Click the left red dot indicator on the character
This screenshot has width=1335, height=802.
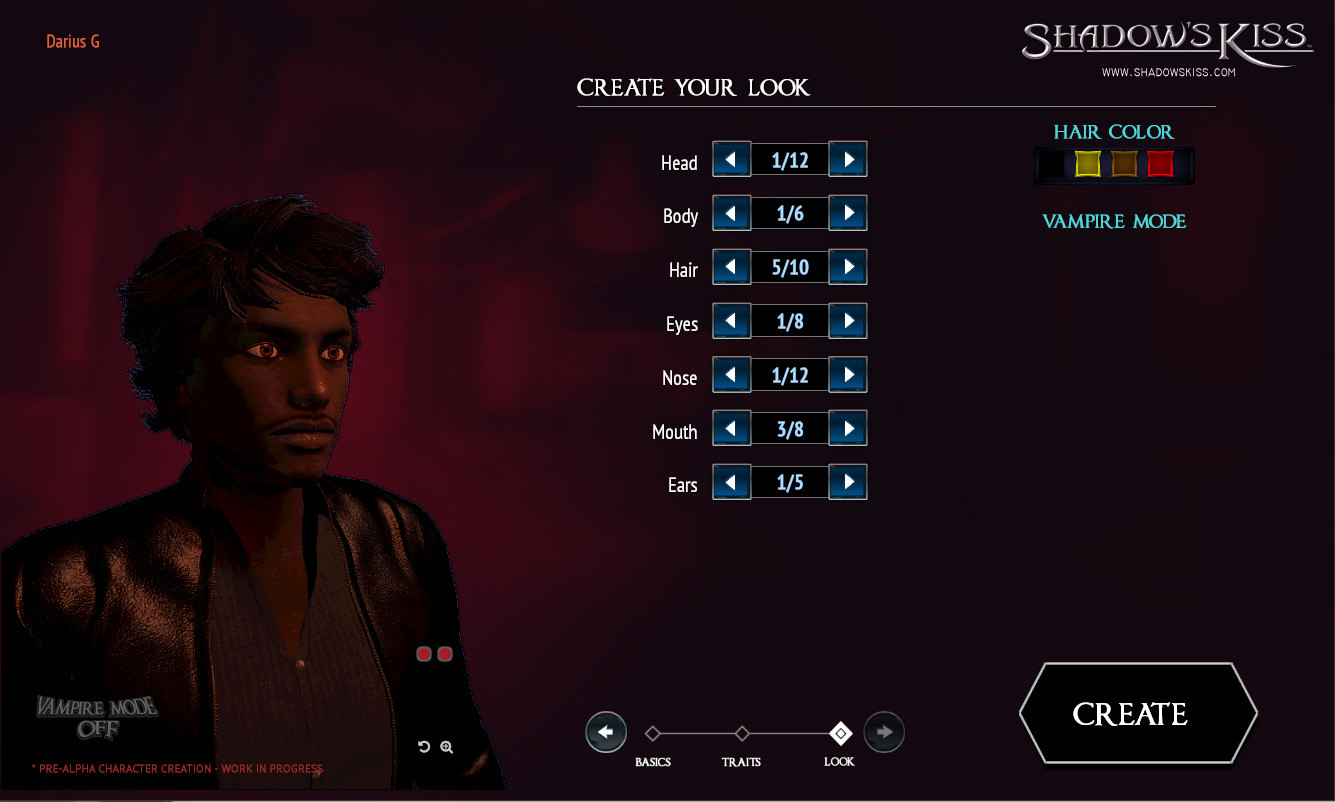[x=424, y=653]
